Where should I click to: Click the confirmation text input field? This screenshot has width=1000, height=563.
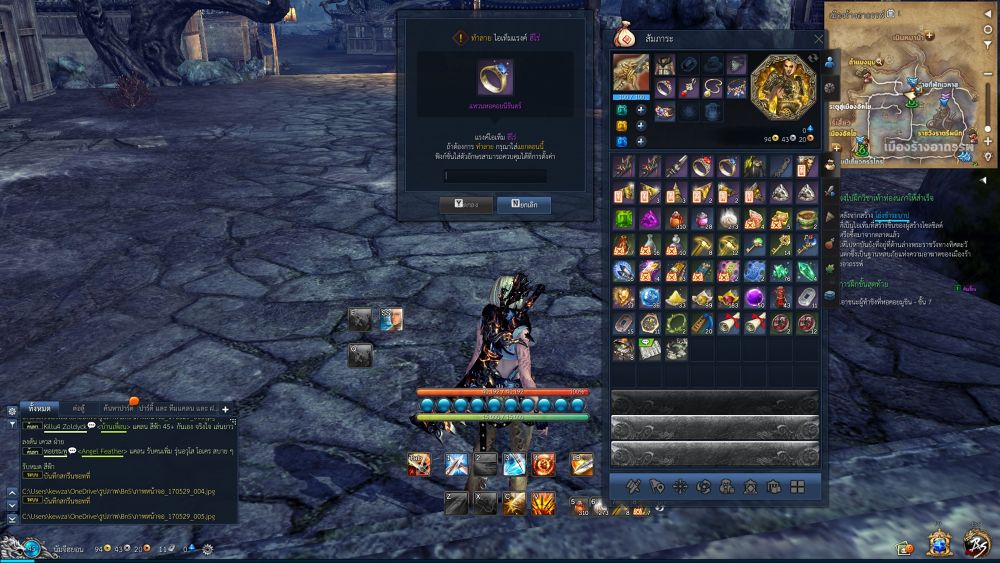[x=495, y=176]
